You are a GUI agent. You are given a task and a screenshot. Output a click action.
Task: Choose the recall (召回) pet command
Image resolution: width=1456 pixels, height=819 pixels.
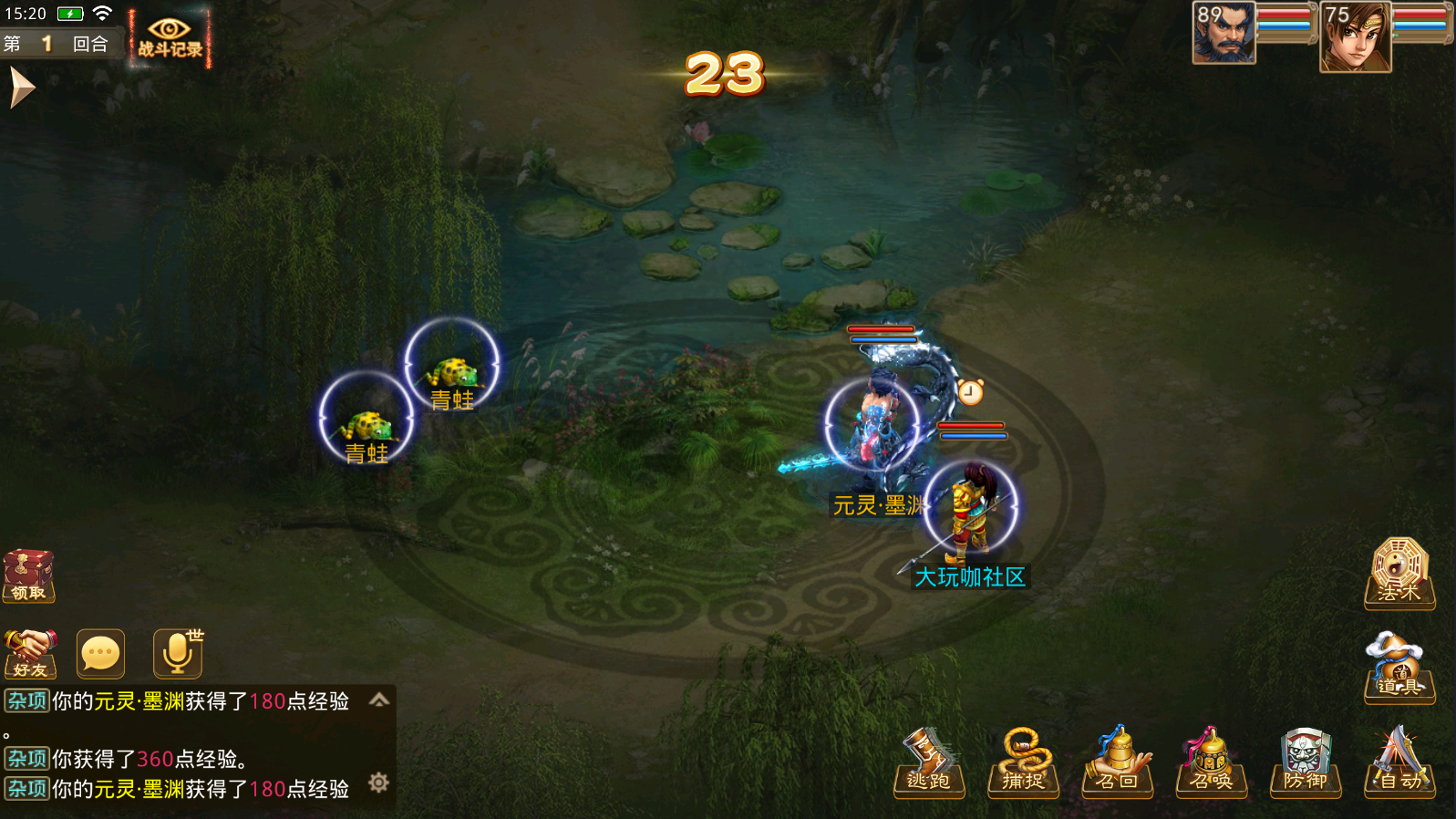[x=1117, y=763]
